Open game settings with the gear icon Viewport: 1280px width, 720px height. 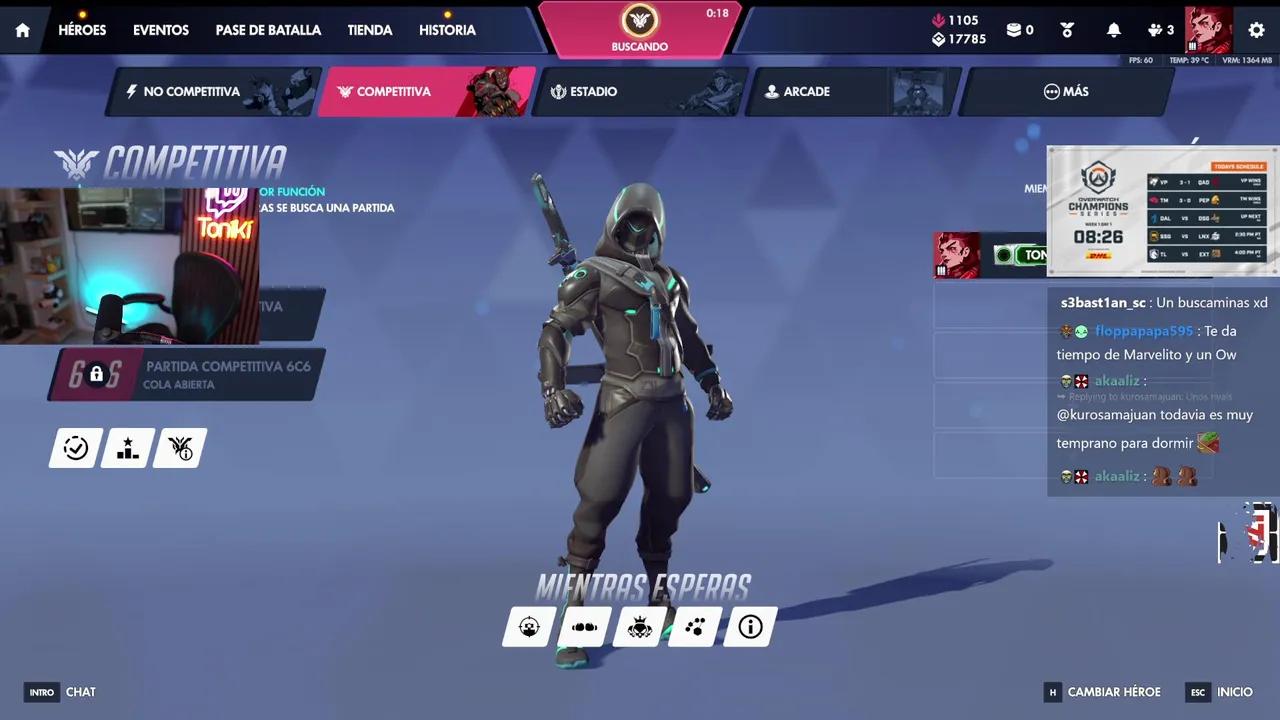click(x=1256, y=30)
